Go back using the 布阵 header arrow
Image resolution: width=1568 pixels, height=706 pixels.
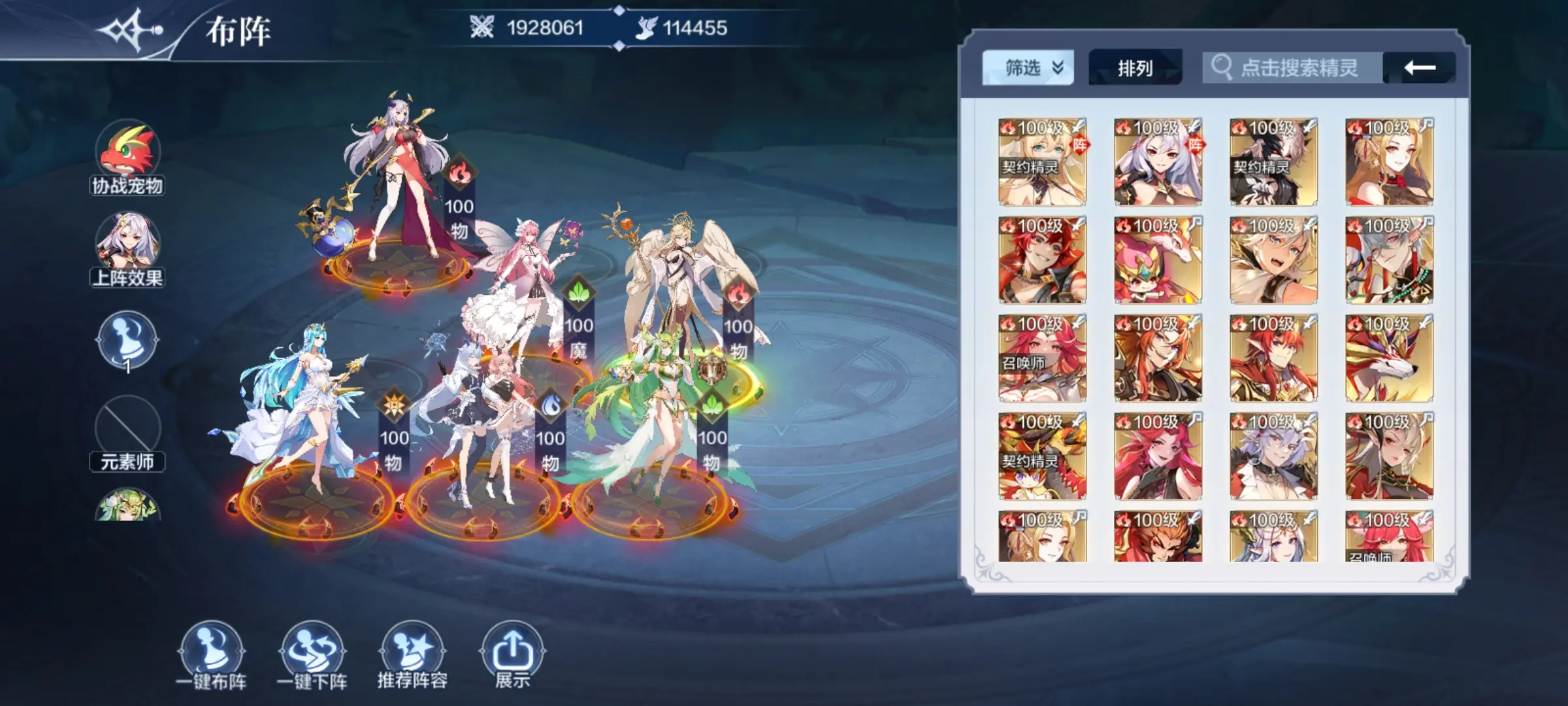click(131, 31)
